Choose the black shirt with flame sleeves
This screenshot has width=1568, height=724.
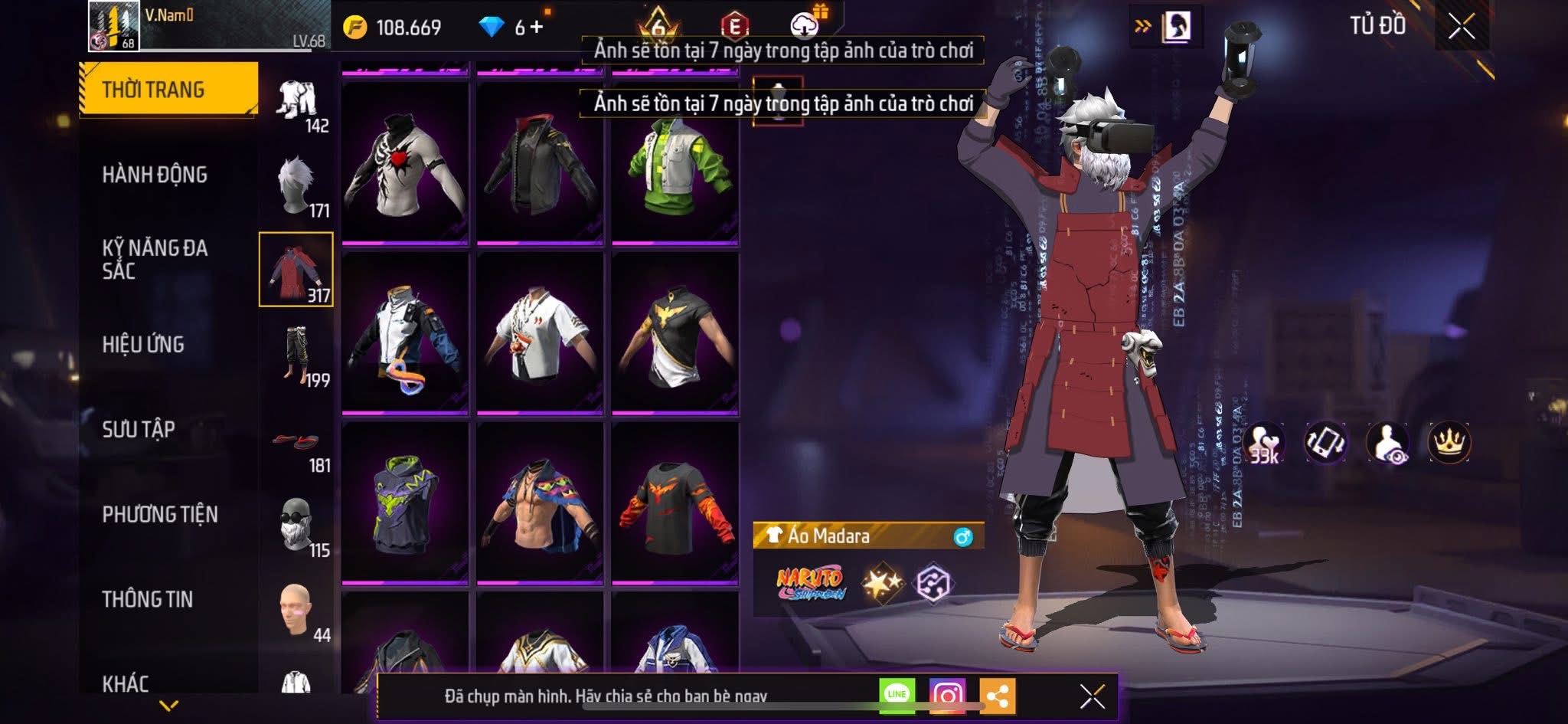pos(675,504)
